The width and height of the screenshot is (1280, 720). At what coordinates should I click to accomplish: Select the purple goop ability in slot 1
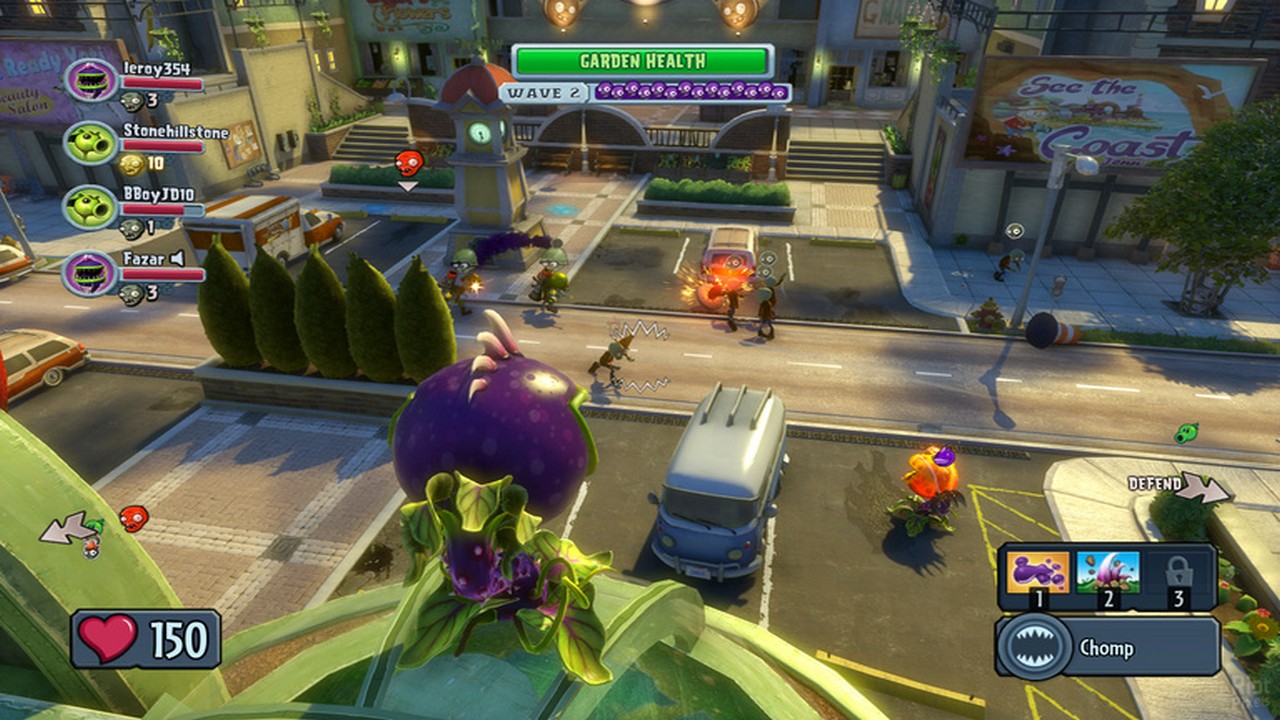[1038, 572]
